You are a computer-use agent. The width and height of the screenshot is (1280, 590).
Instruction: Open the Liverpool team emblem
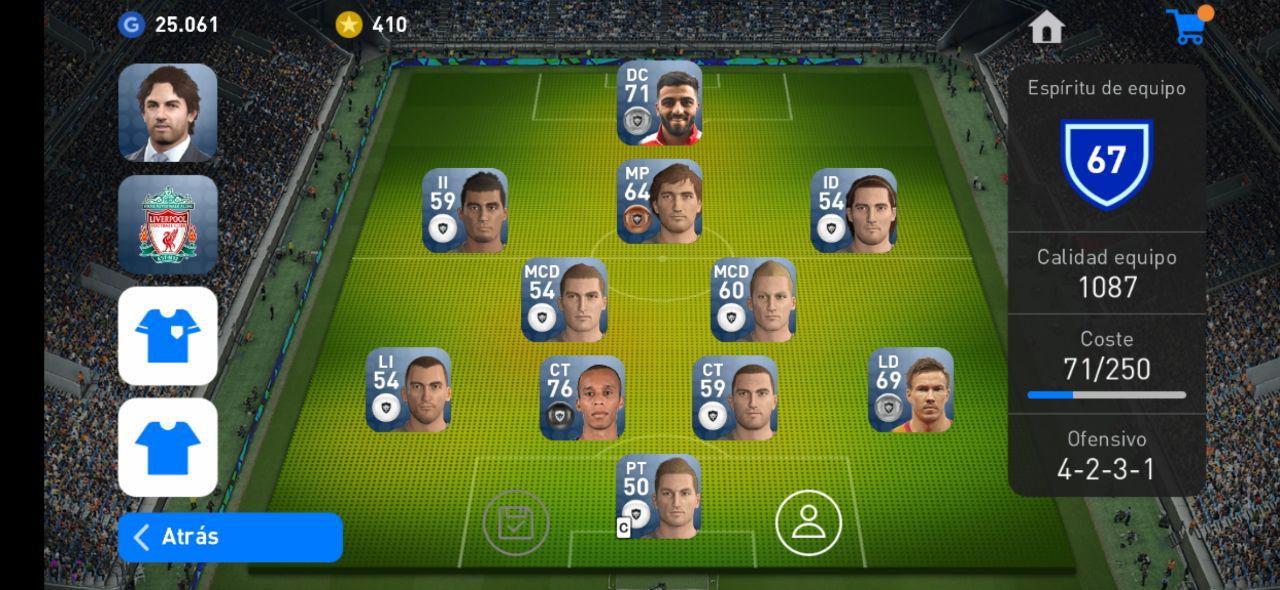168,224
